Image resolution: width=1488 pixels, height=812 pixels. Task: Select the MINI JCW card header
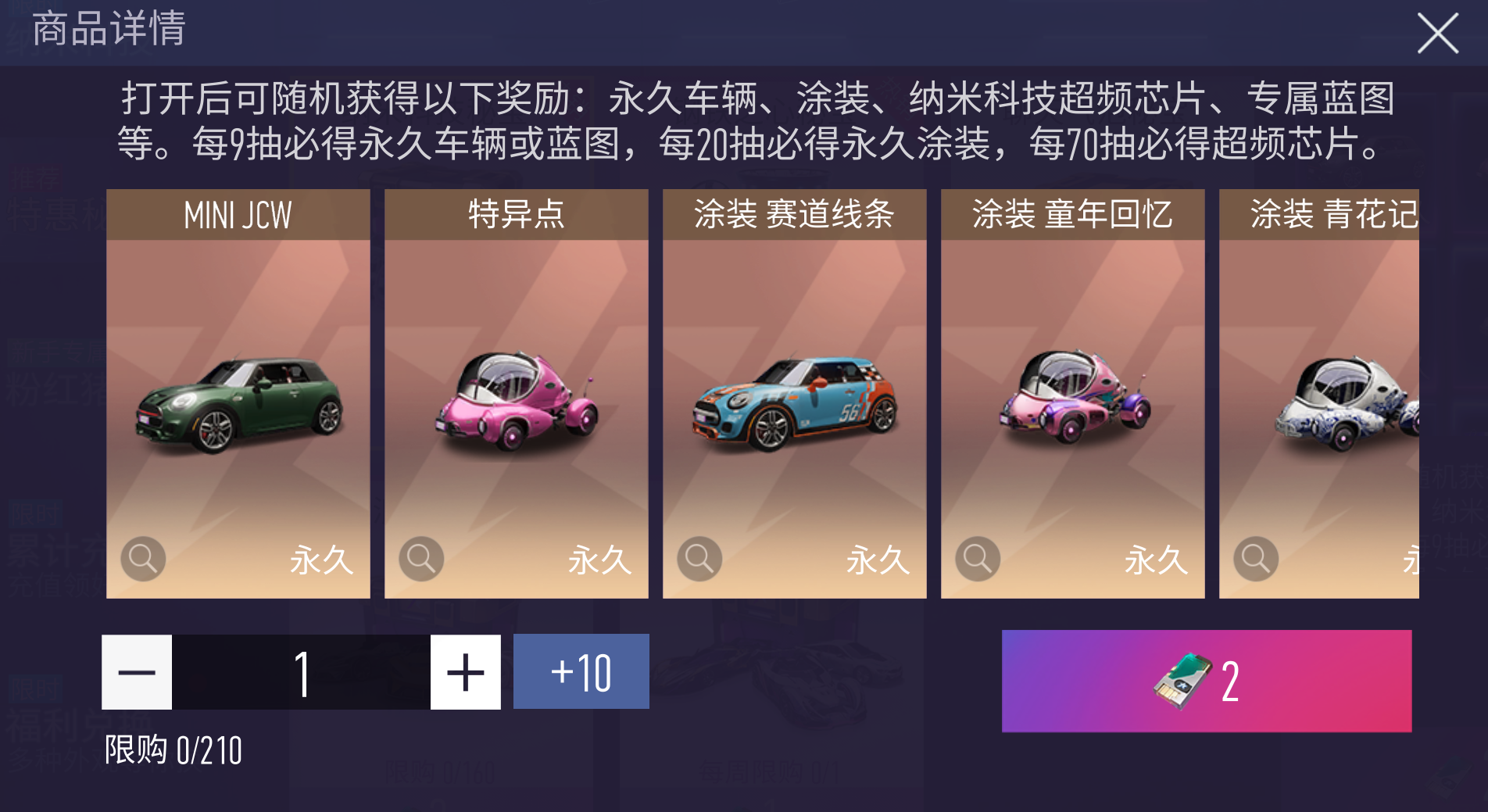[238, 214]
